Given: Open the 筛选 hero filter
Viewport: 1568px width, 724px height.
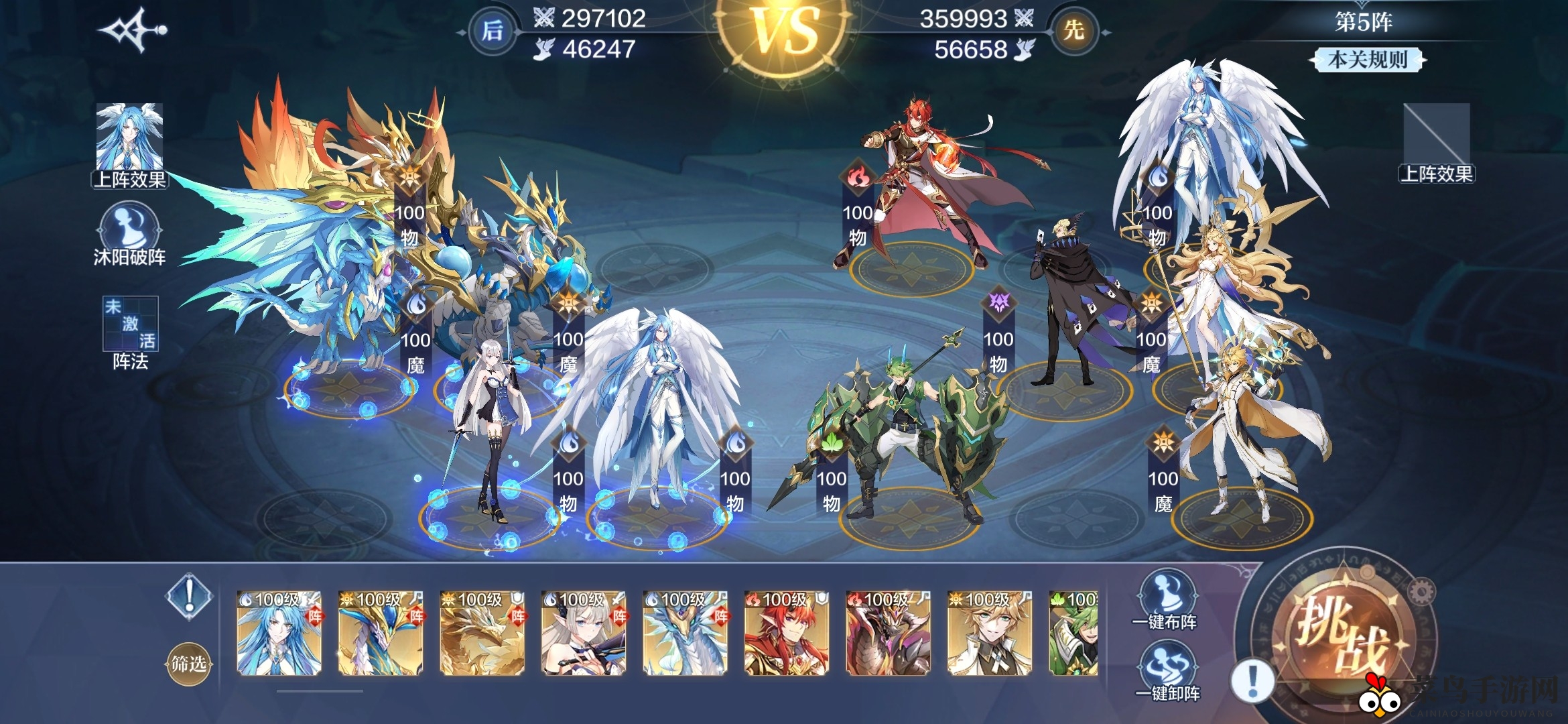Looking at the screenshot, I should coord(188,664).
